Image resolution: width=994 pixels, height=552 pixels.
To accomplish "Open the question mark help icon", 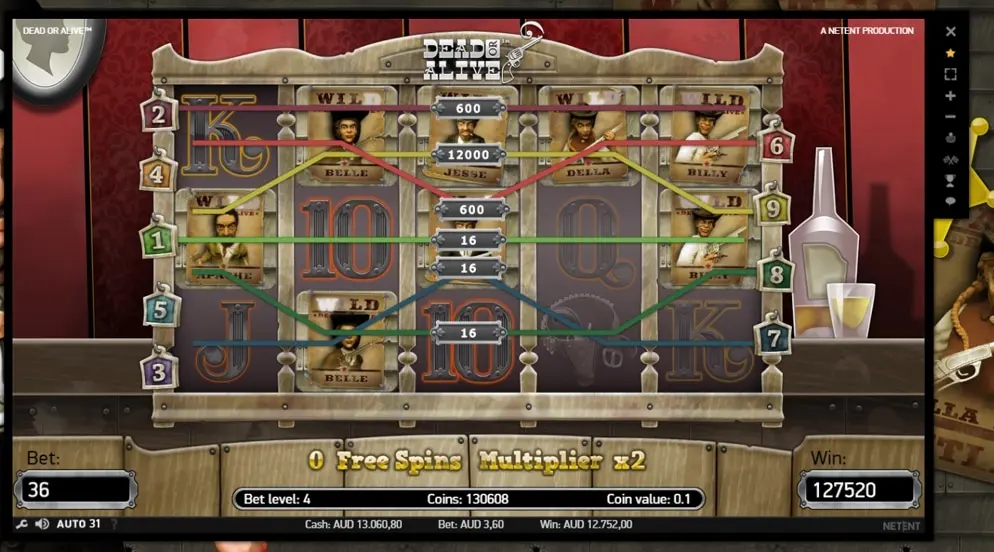I will click(x=113, y=524).
